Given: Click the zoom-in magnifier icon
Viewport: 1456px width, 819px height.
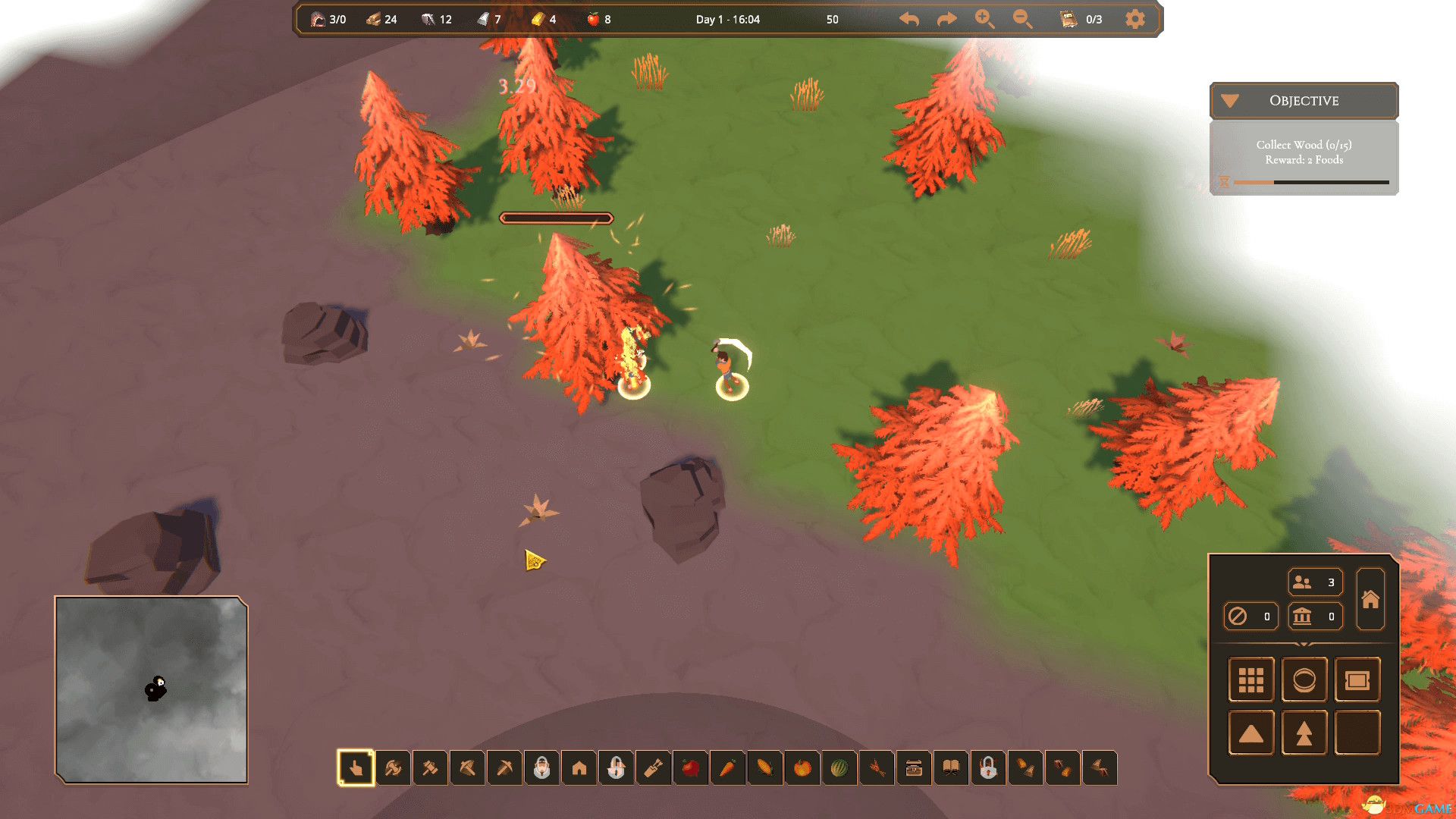Looking at the screenshot, I should pos(984,19).
